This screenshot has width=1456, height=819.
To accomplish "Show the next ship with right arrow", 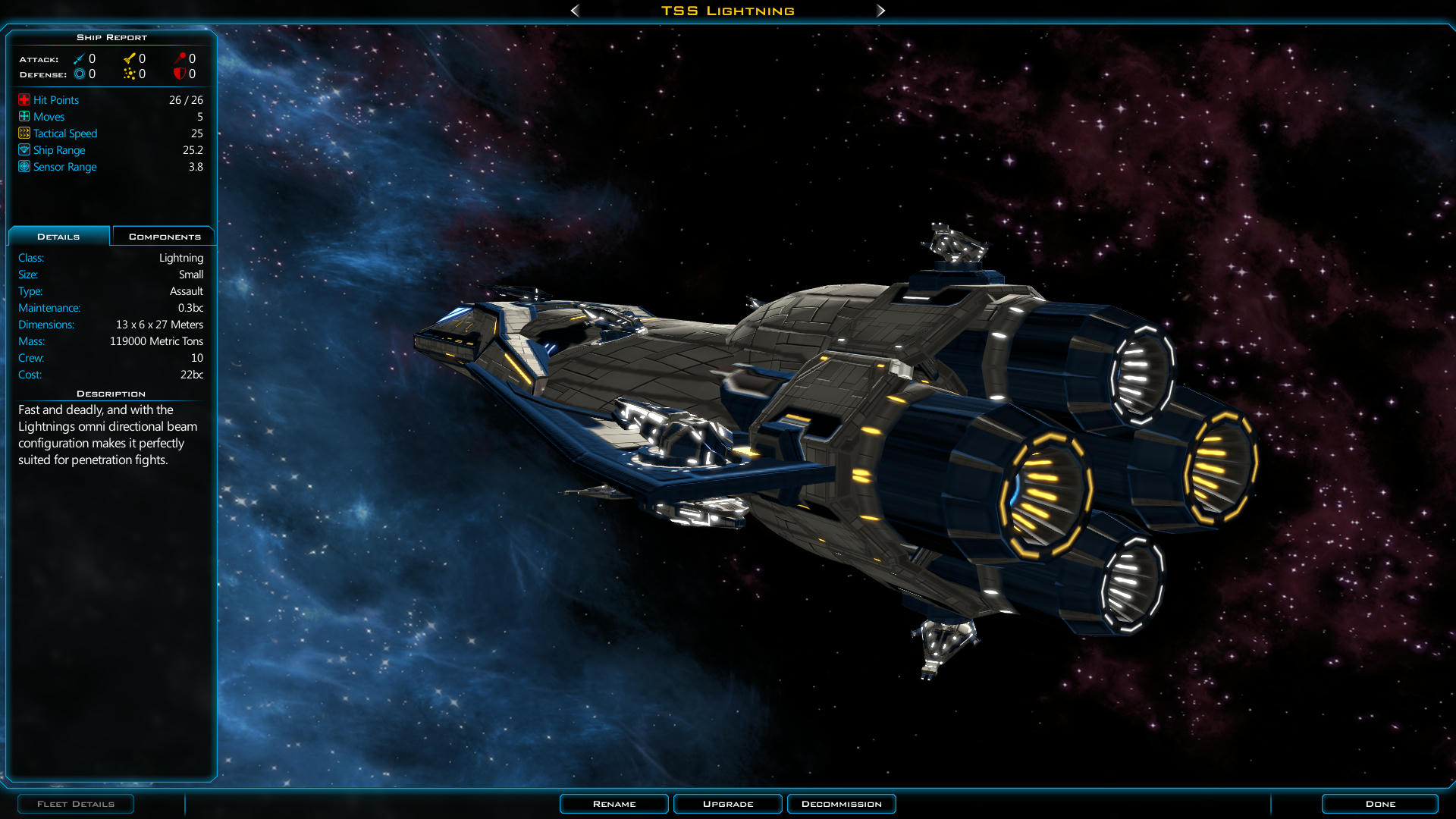I will tap(880, 11).
